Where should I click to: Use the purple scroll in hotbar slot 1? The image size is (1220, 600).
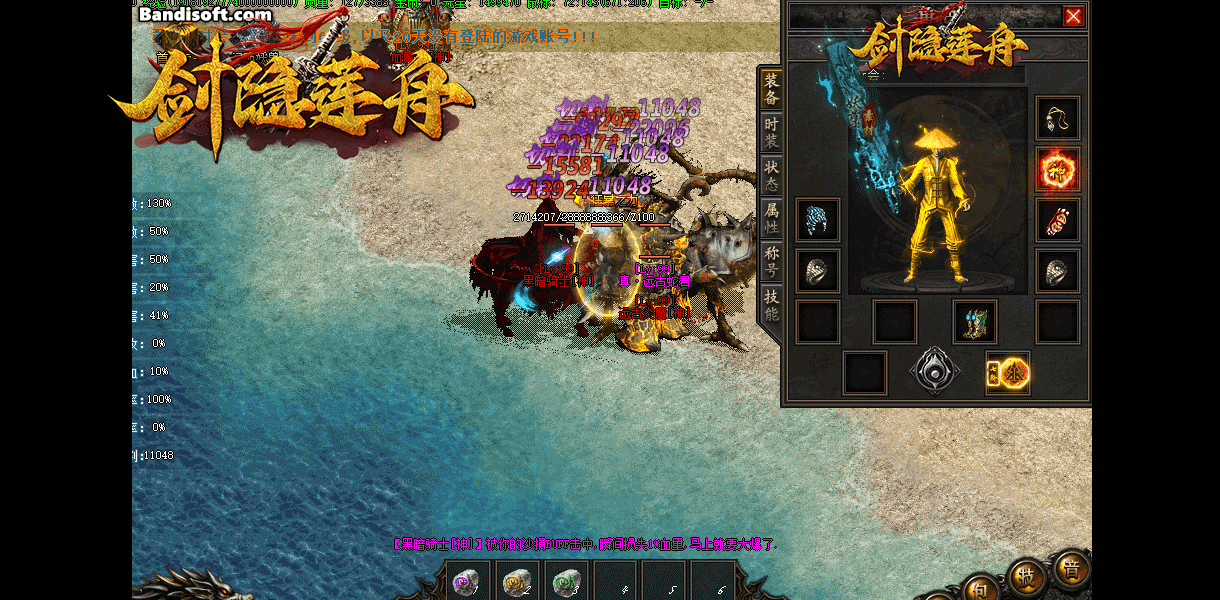467,581
